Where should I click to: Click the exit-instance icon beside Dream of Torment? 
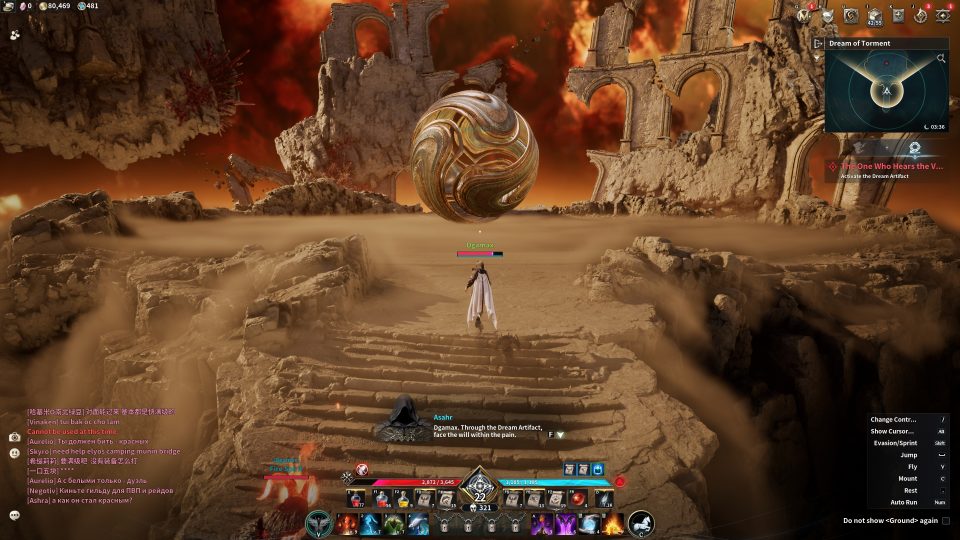point(818,43)
